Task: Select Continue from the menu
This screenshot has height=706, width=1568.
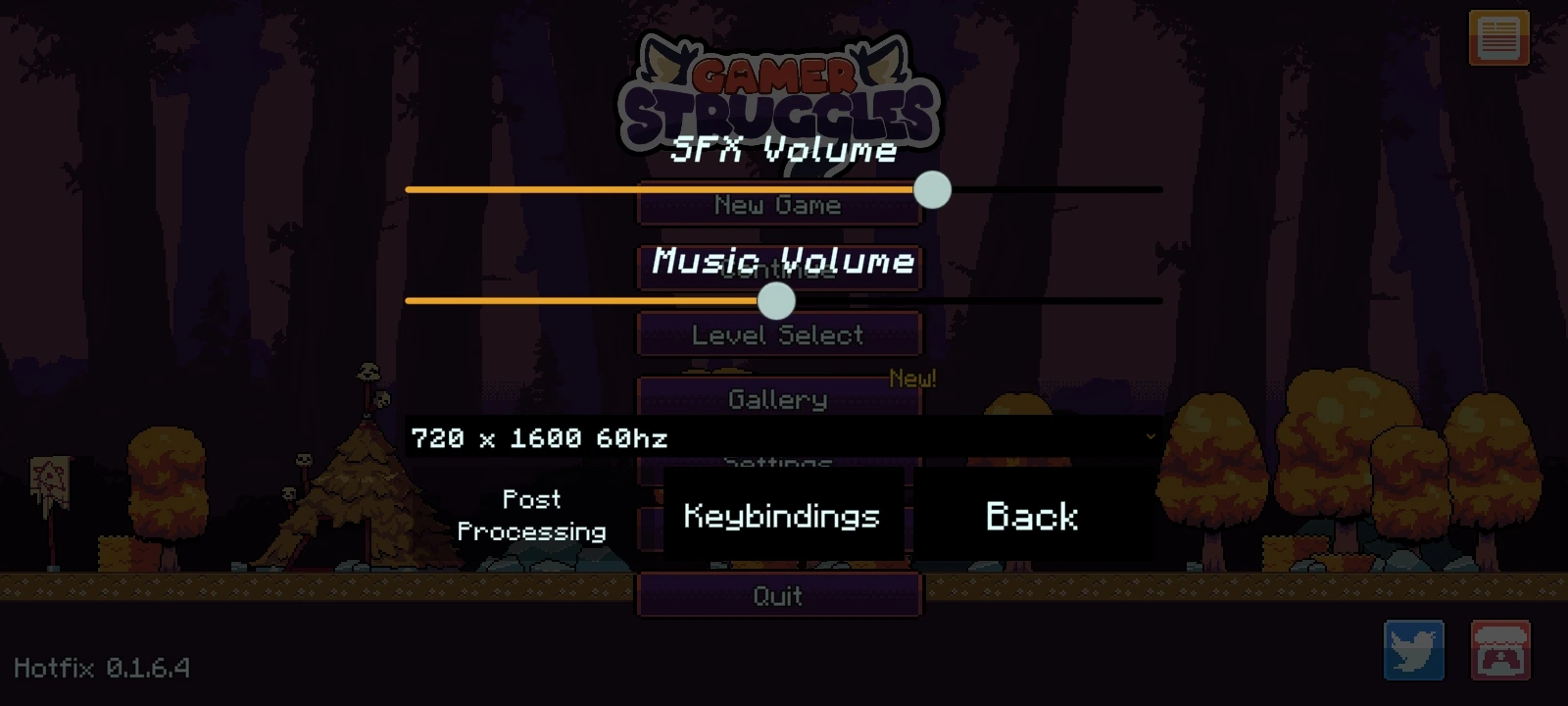Action: tap(779, 270)
